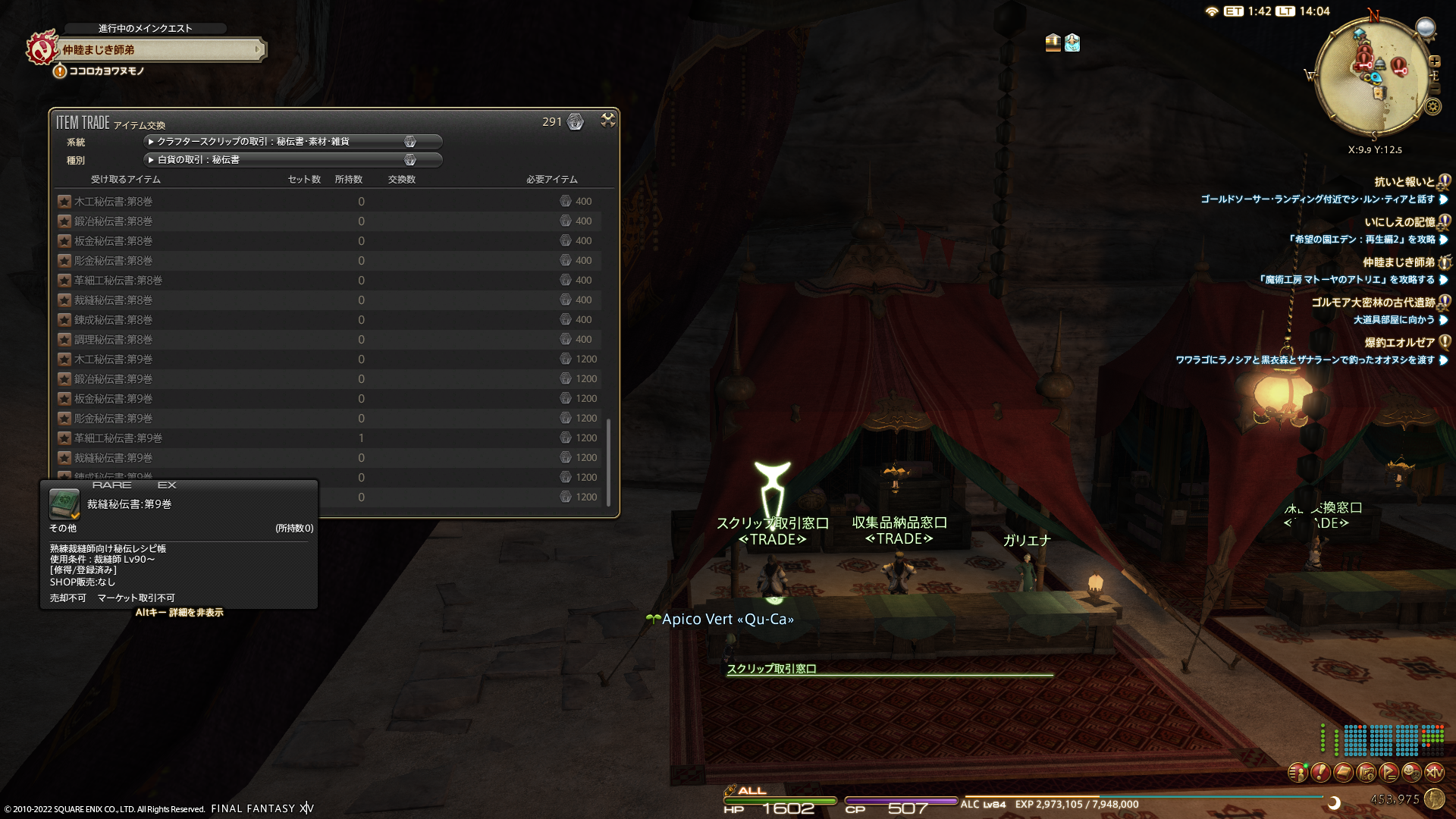
Task: Open minimap settings gear
Action: pos(1432,107)
